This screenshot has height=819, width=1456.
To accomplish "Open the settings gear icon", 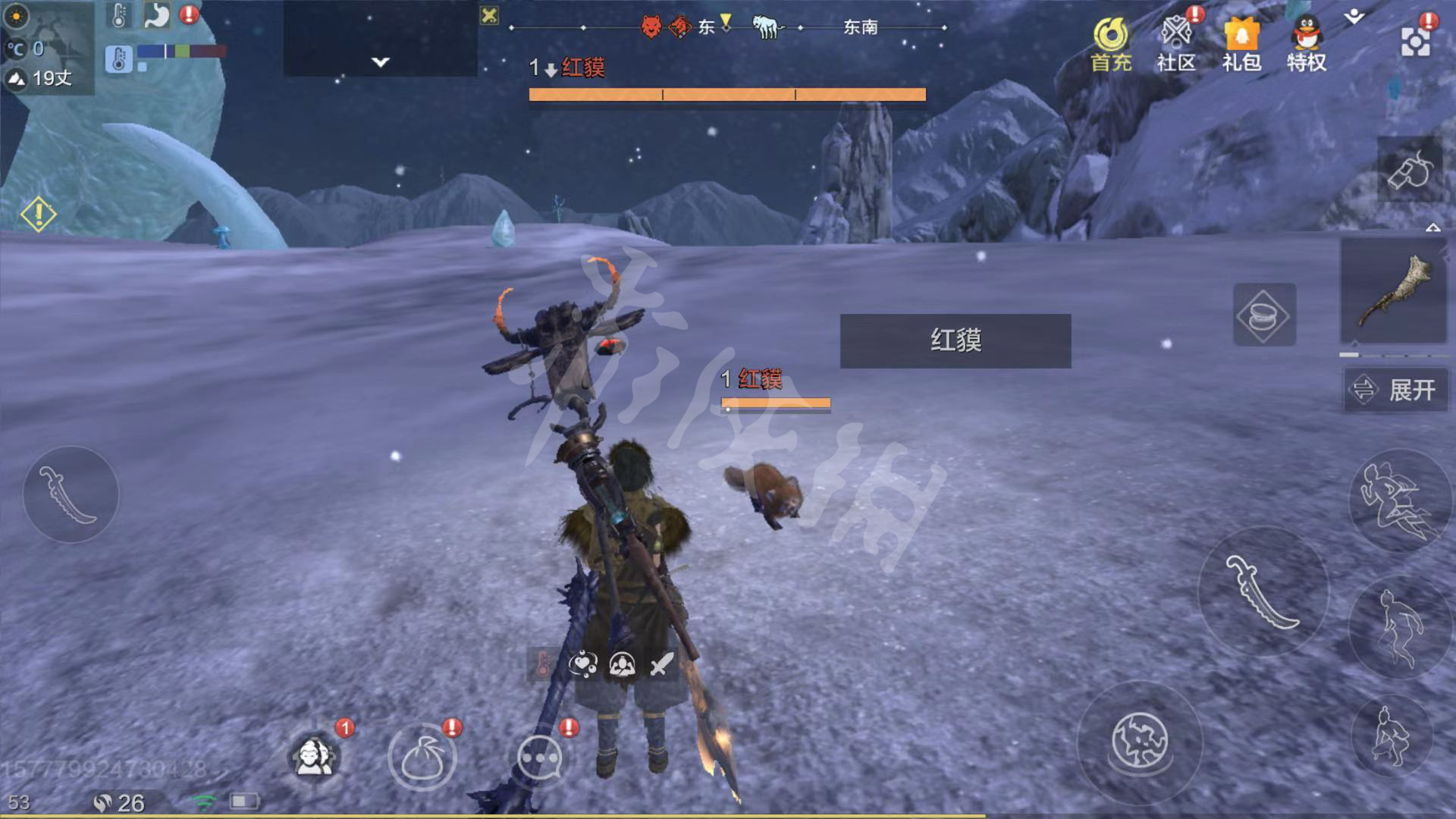I will [x=1415, y=42].
